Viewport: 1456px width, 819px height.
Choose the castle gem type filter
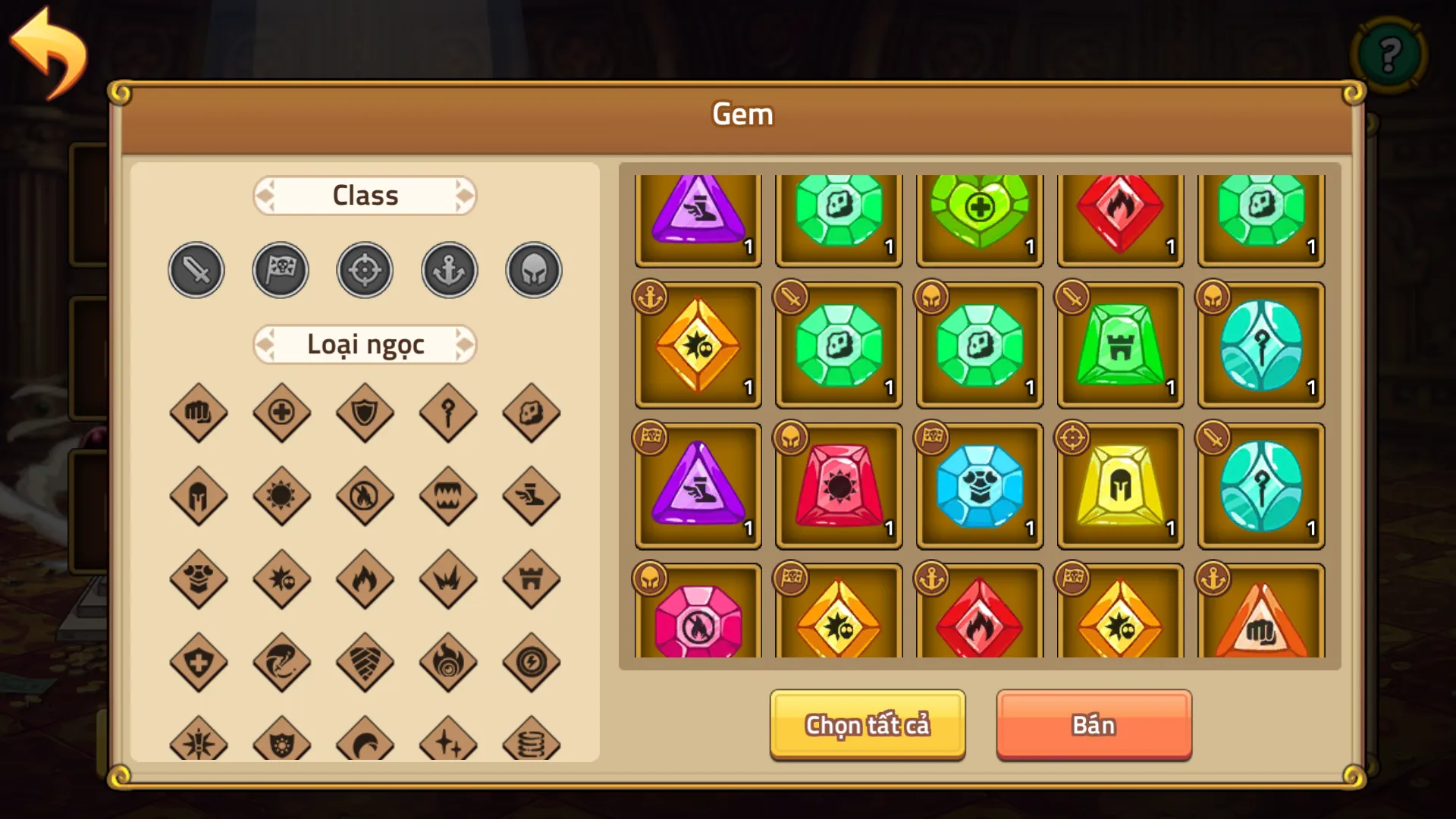coord(532,580)
